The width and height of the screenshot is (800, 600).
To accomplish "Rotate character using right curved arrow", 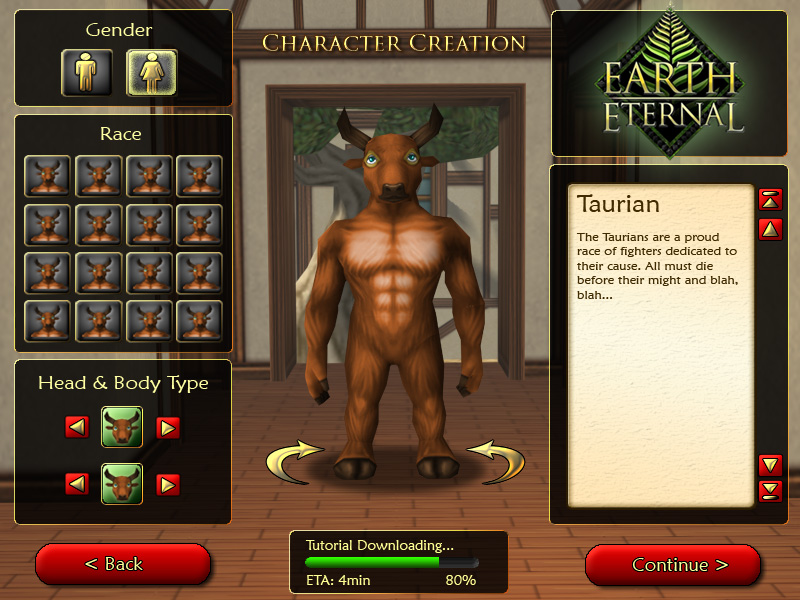I will (497, 459).
